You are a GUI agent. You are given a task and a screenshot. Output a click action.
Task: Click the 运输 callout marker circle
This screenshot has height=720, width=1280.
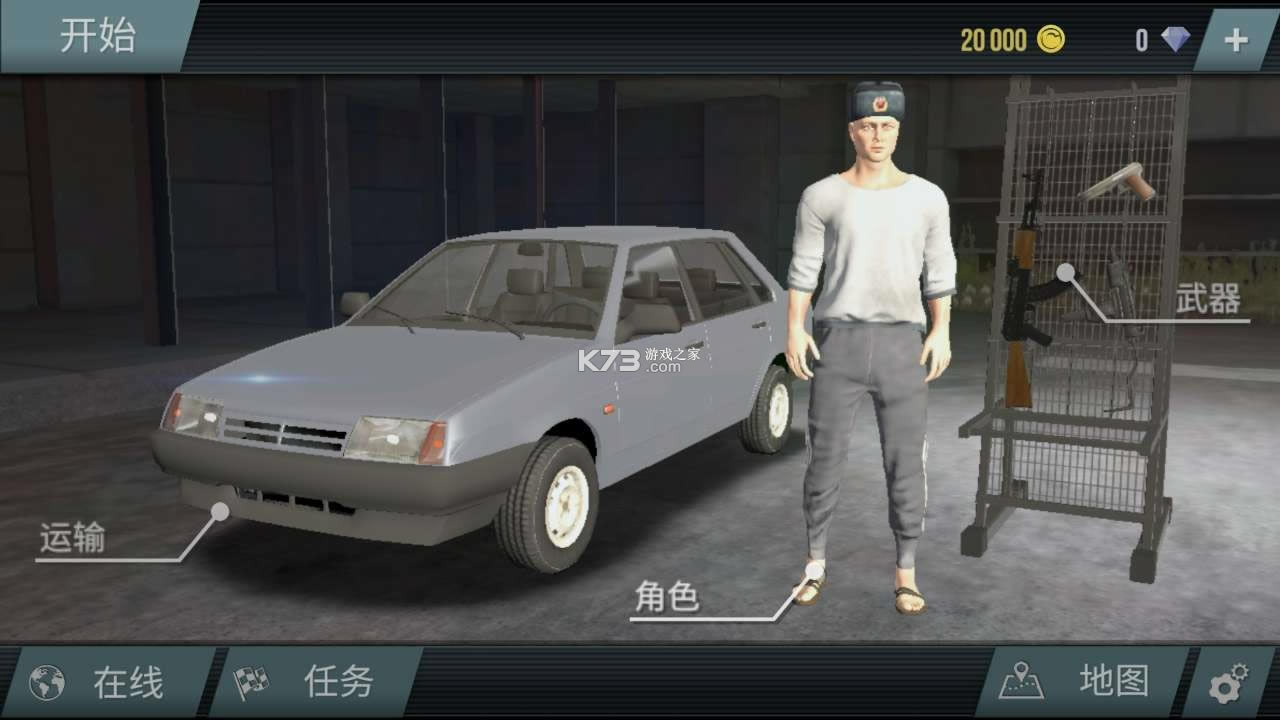tap(218, 510)
